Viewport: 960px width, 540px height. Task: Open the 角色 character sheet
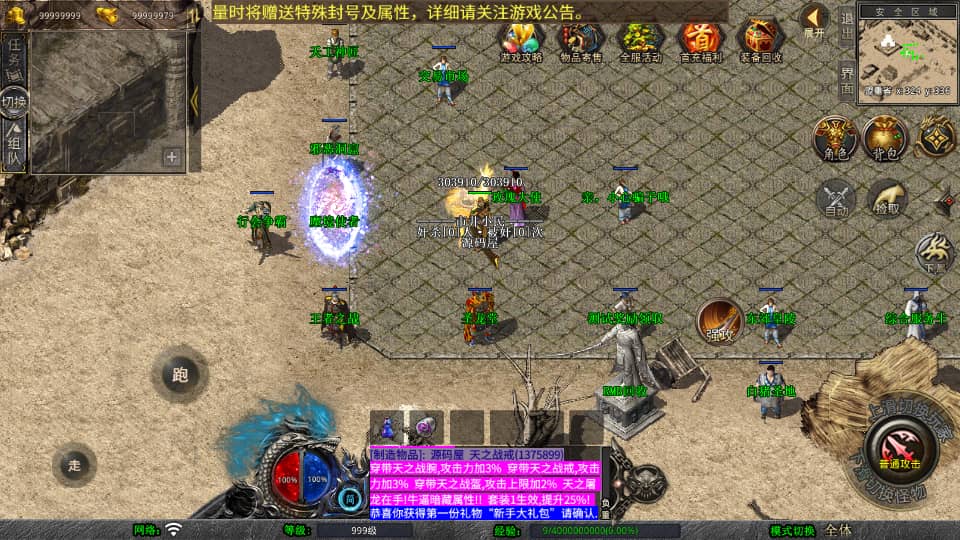click(x=834, y=138)
